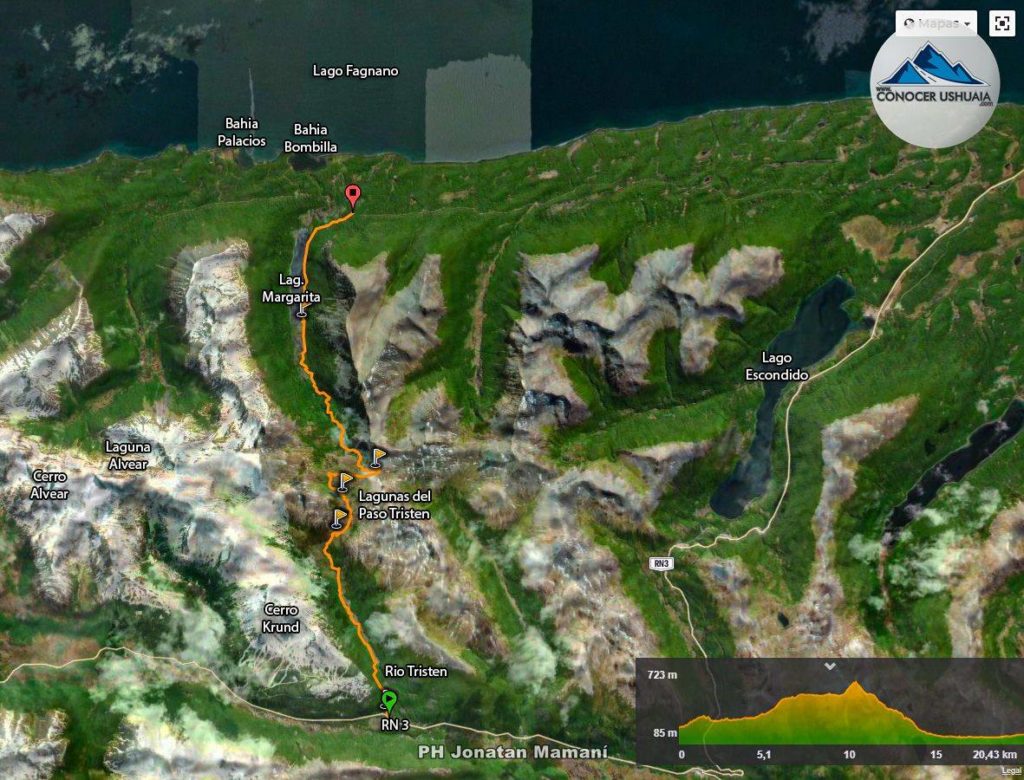Select the red end-of-trail pin
The width and height of the screenshot is (1024, 780).
click(x=352, y=196)
